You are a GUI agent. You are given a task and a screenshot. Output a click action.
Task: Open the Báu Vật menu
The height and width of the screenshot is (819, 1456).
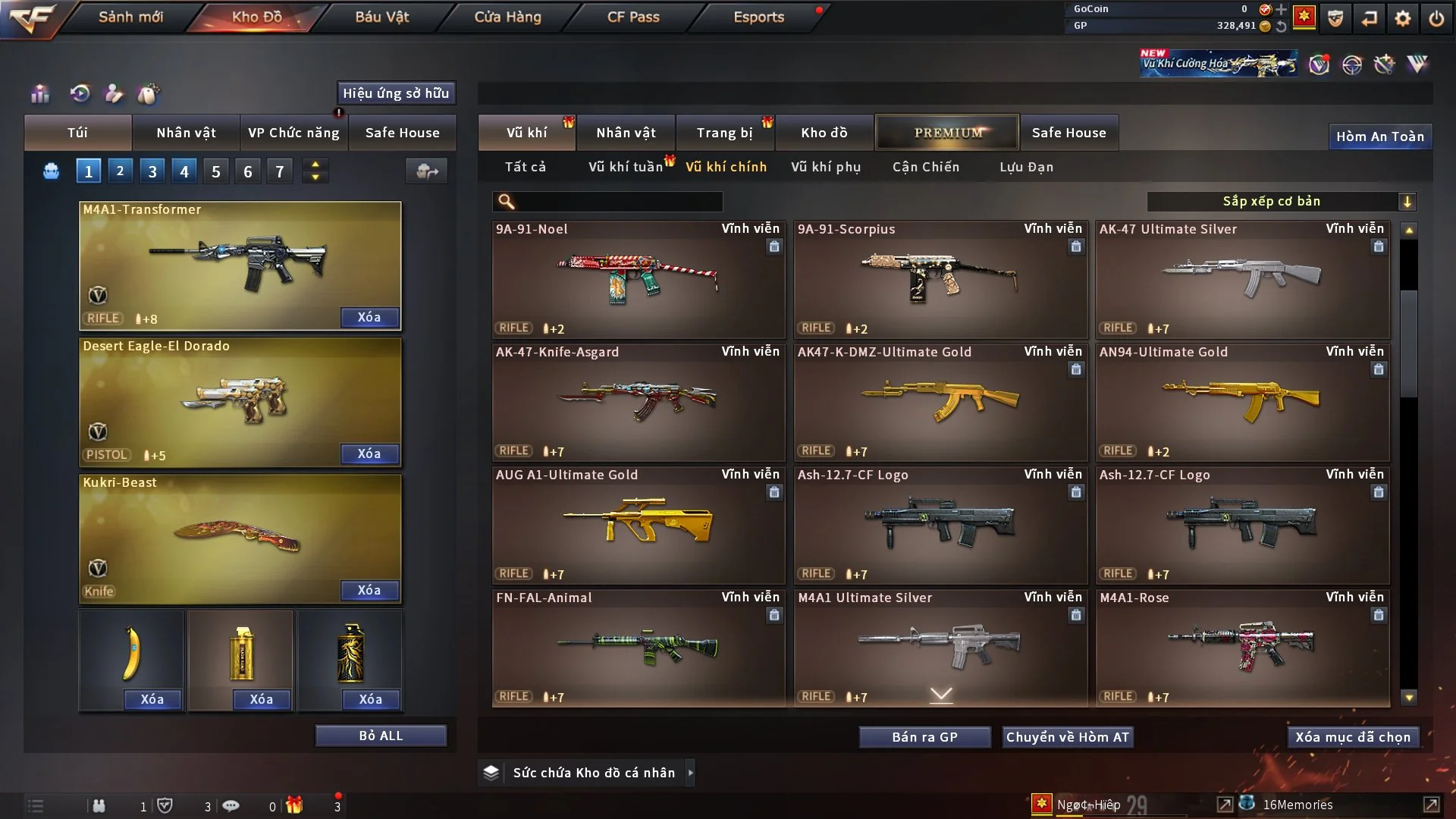(381, 17)
